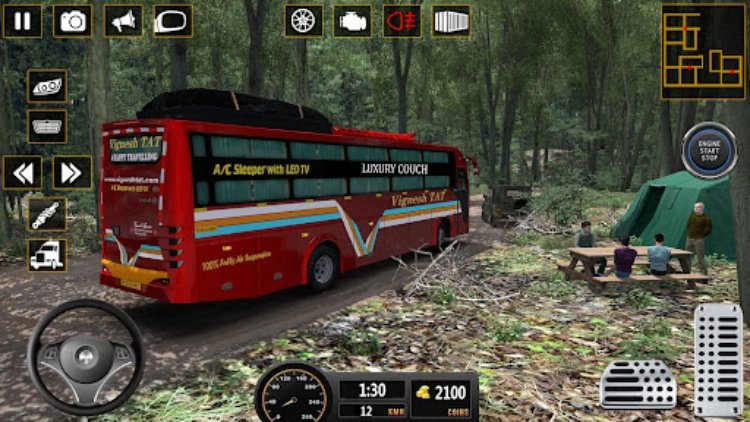Grab the steering wheel control
Screen dimensions: 750x422
click(x=85, y=357)
